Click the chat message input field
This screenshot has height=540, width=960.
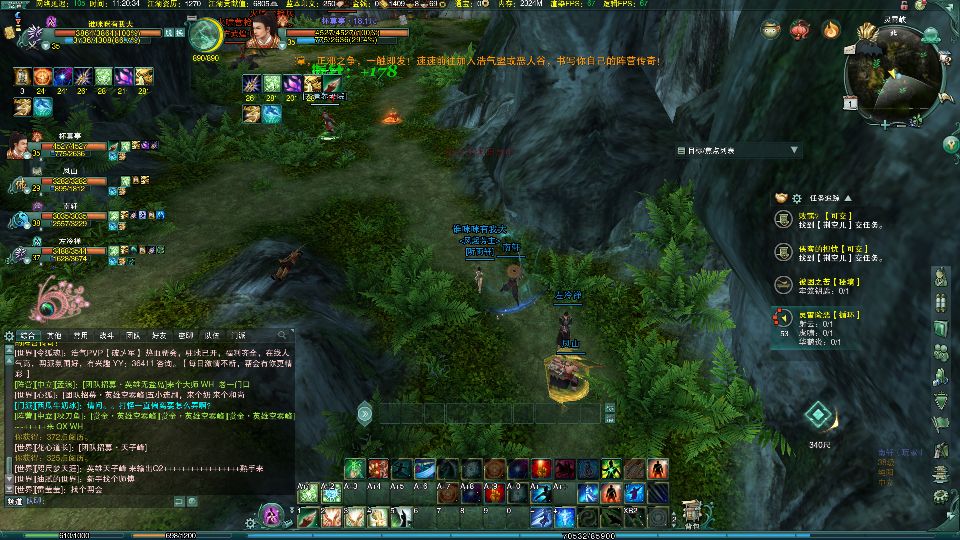coord(150,501)
